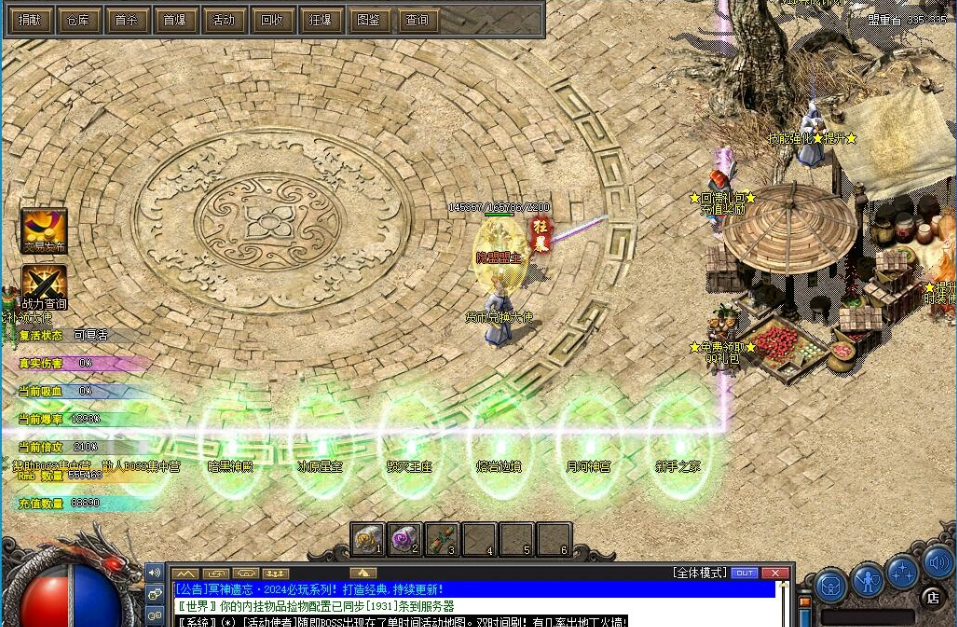Open the 战力查询 combat power icon
Viewport: 957px width, 627px height.
point(44,285)
